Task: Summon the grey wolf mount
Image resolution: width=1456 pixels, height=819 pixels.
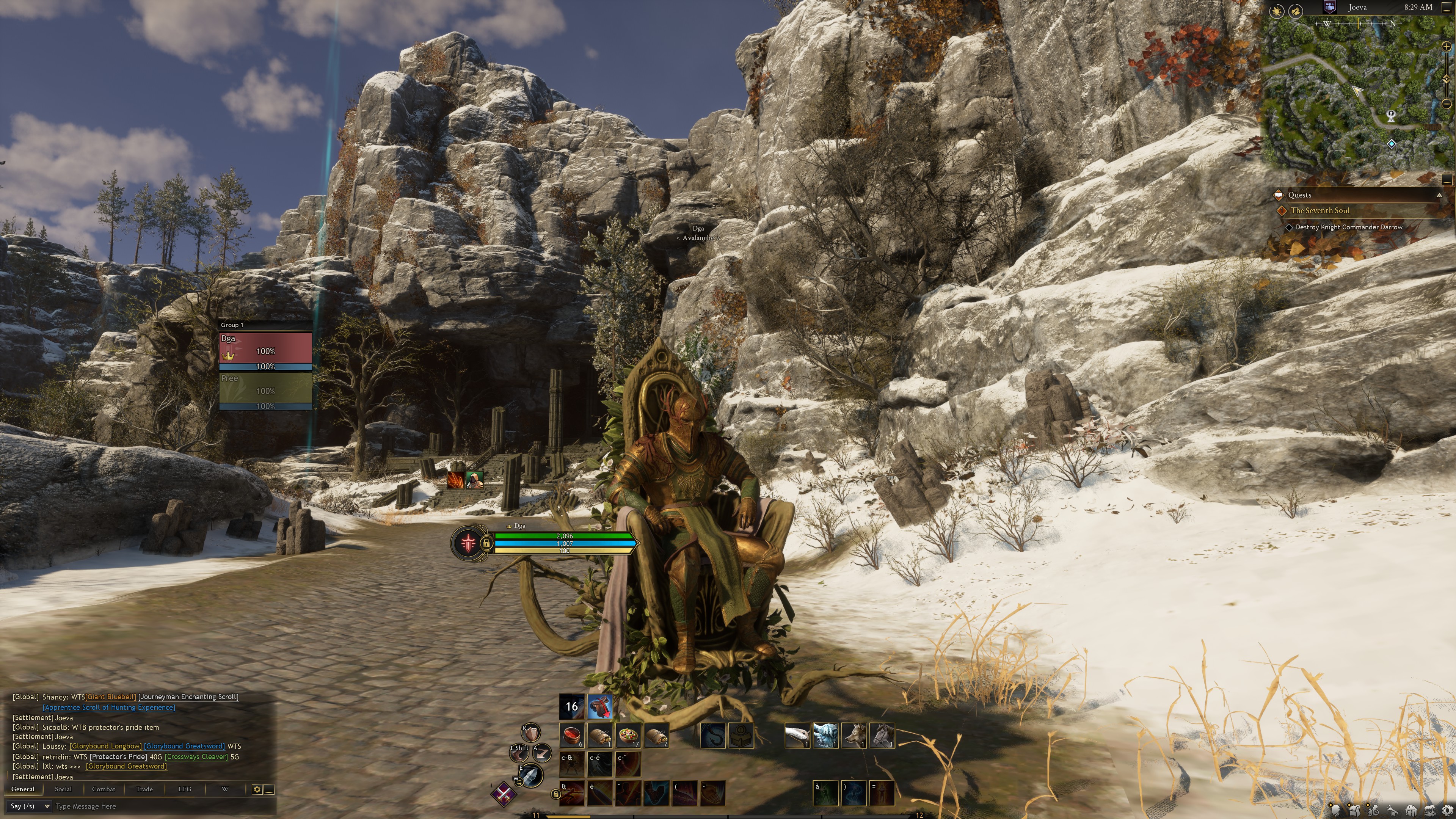Action: click(854, 735)
